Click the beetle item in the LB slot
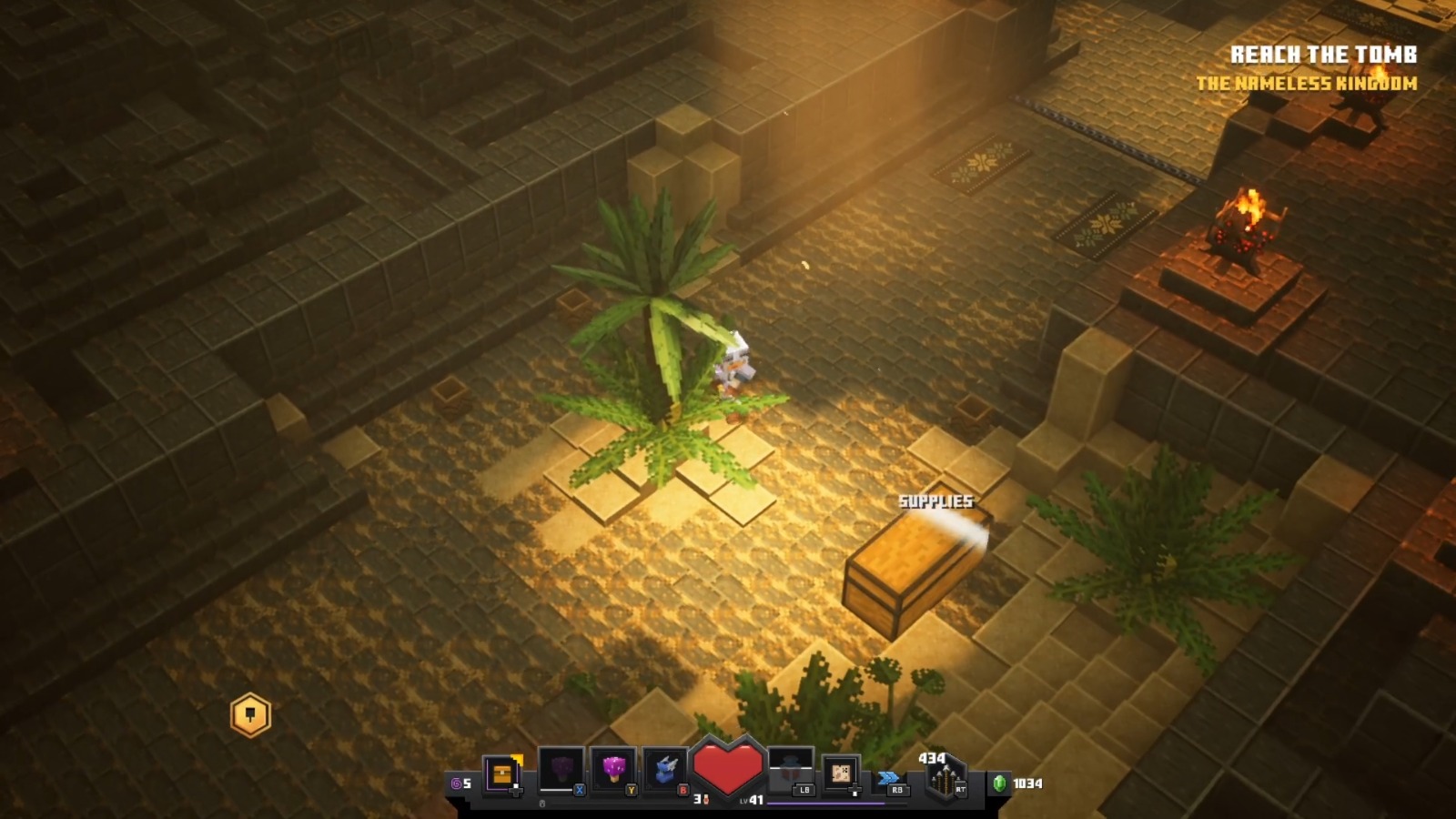This screenshot has height=819, width=1456. pyautogui.click(x=791, y=767)
